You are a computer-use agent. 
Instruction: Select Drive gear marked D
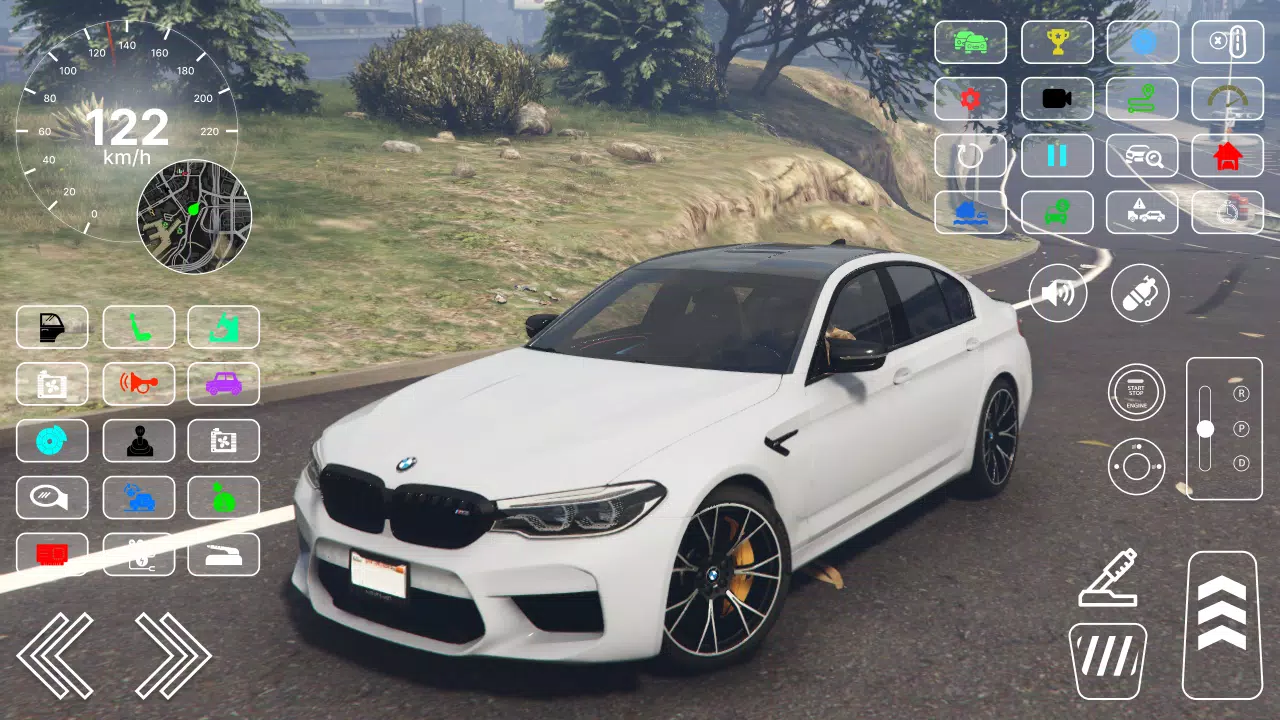tap(1242, 463)
